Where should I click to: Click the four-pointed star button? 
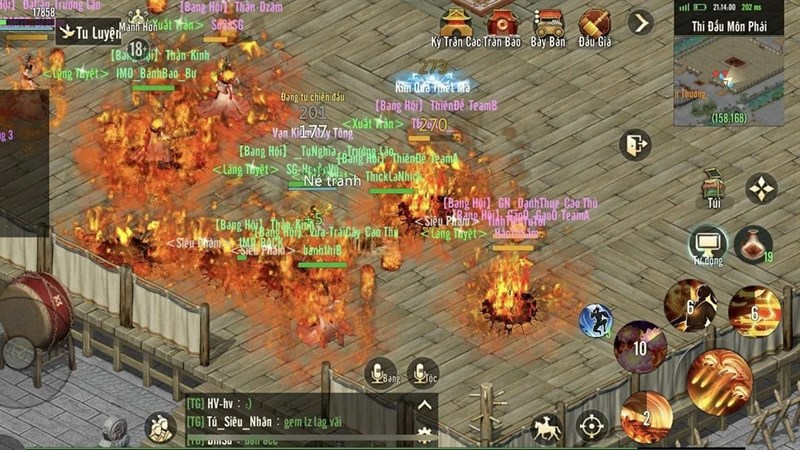(762, 189)
